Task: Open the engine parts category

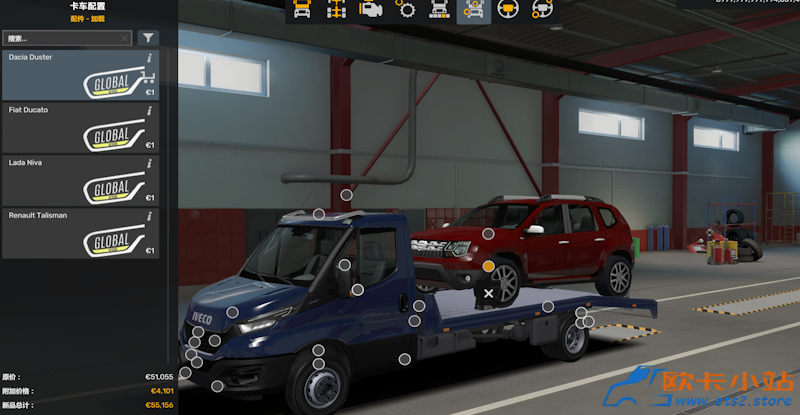Action: coord(371,11)
